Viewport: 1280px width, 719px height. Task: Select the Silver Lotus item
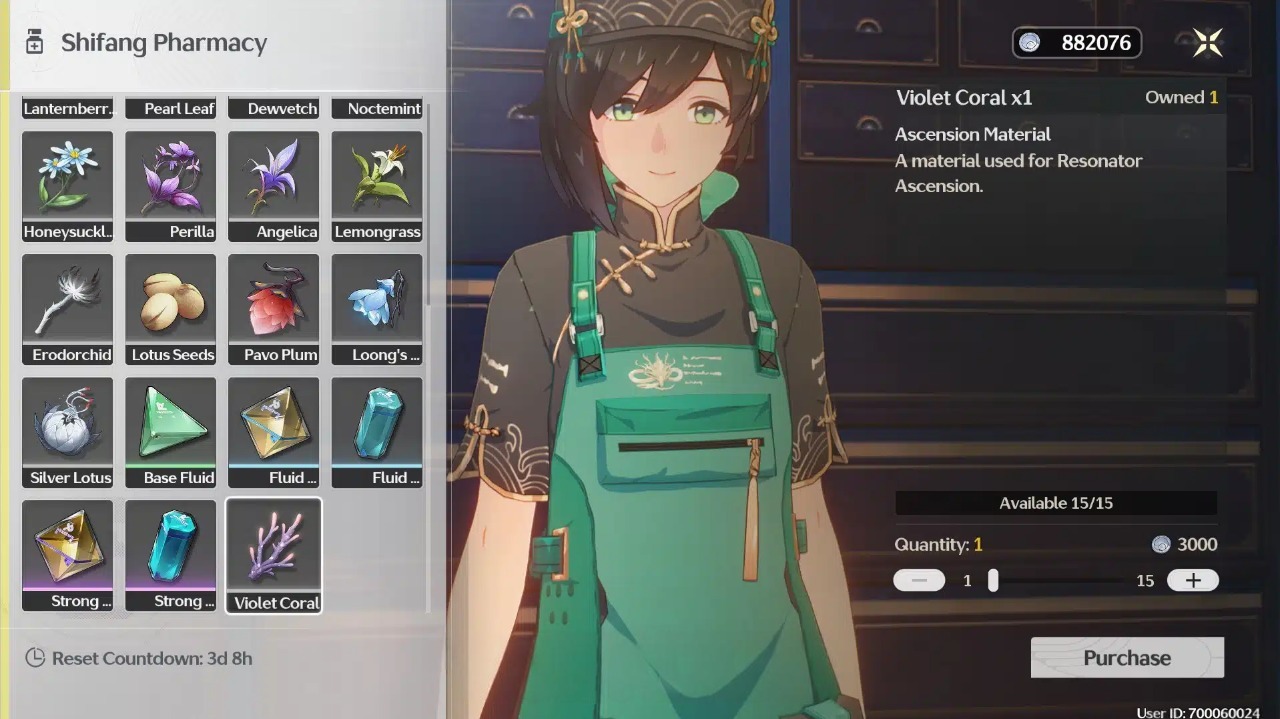(x=68, y=432)
